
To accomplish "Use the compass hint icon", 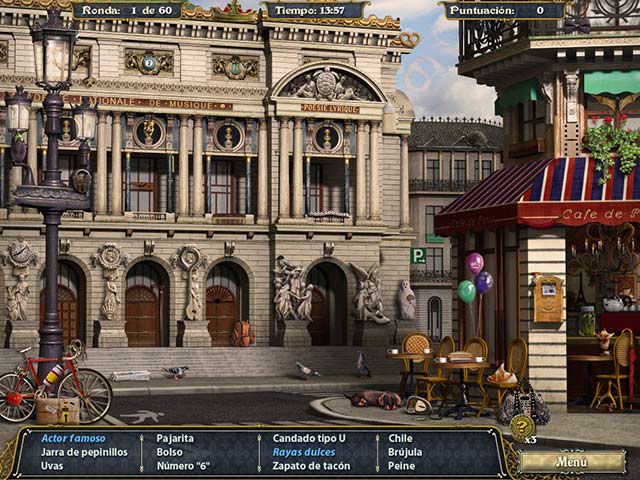I will 521,427.
